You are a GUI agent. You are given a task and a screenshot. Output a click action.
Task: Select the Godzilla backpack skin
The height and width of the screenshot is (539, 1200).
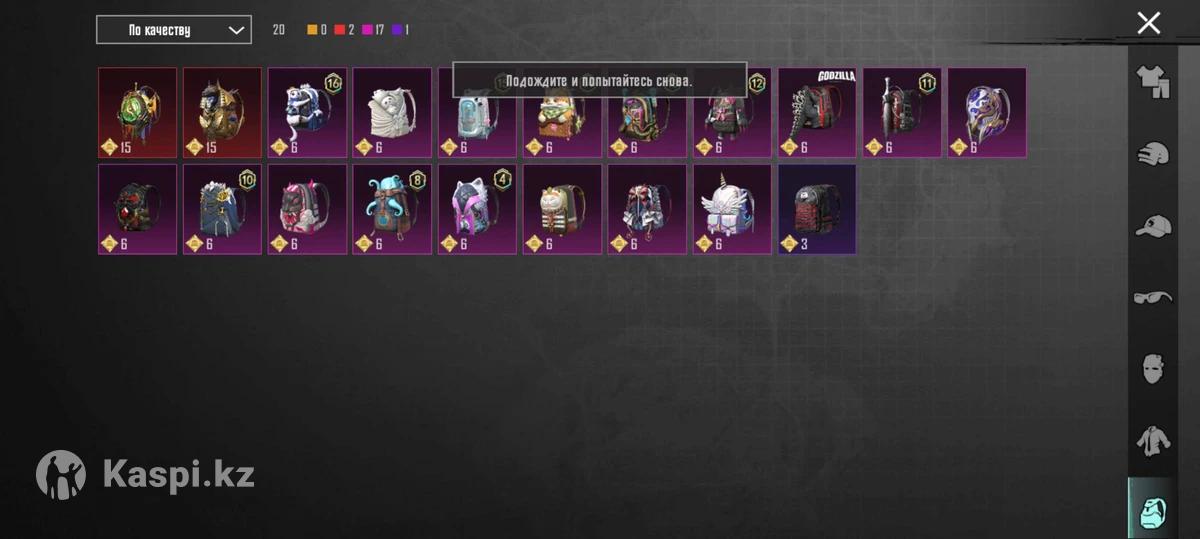click(817, 112)
